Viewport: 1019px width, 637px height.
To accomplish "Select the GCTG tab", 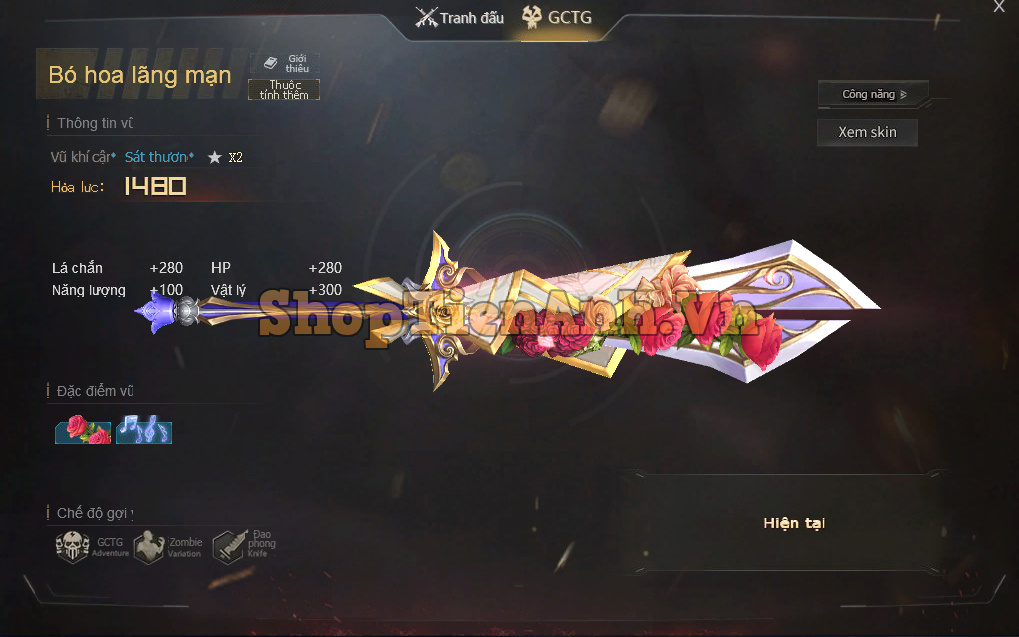I will tap(557, 18).
